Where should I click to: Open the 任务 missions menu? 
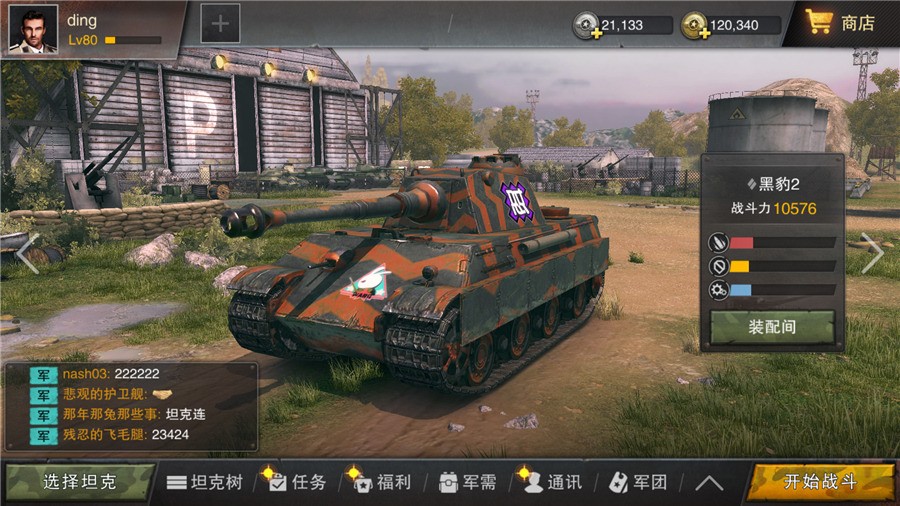(x=297, y=482)
